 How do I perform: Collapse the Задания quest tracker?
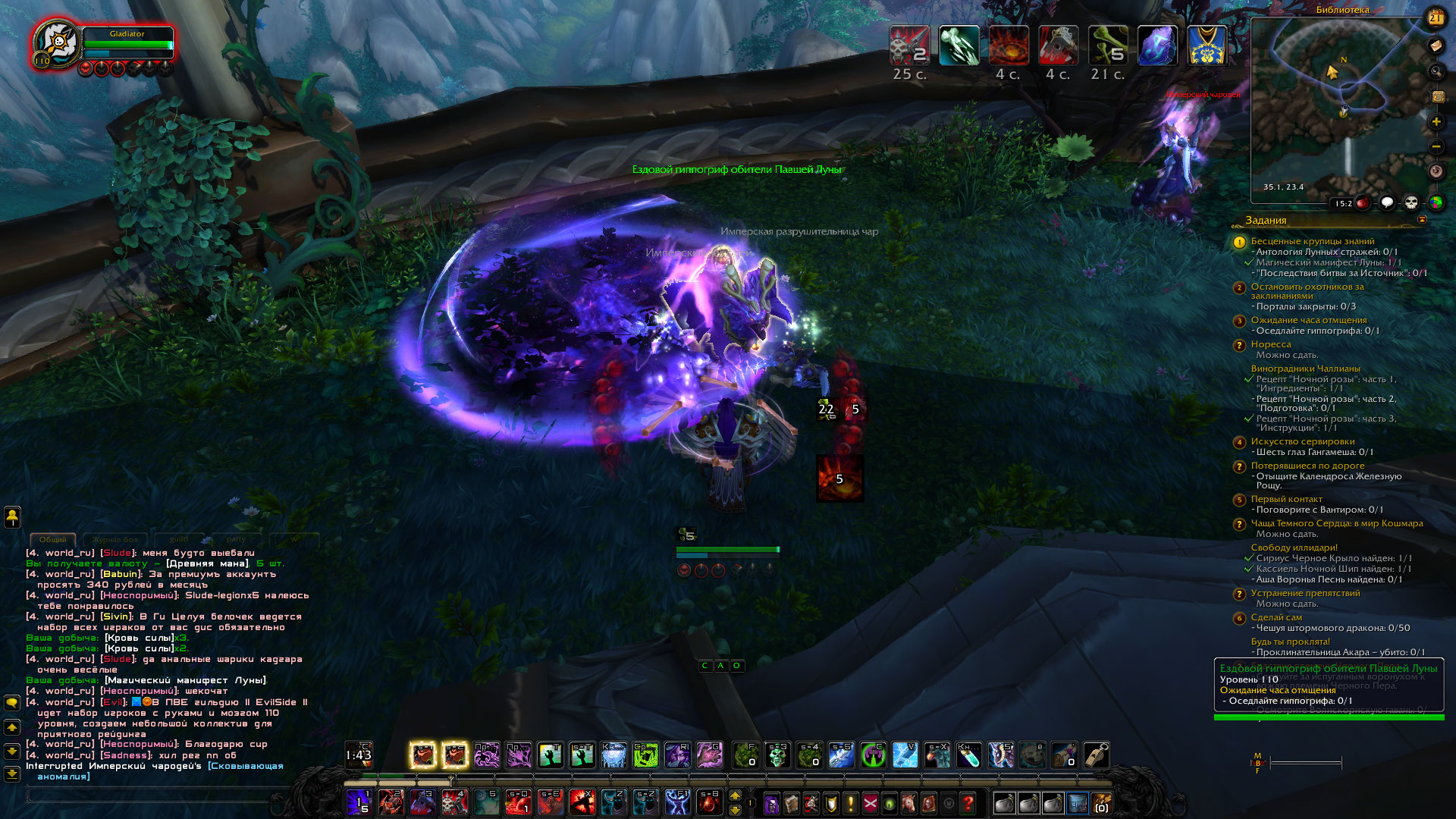(x=1422, y=220)
